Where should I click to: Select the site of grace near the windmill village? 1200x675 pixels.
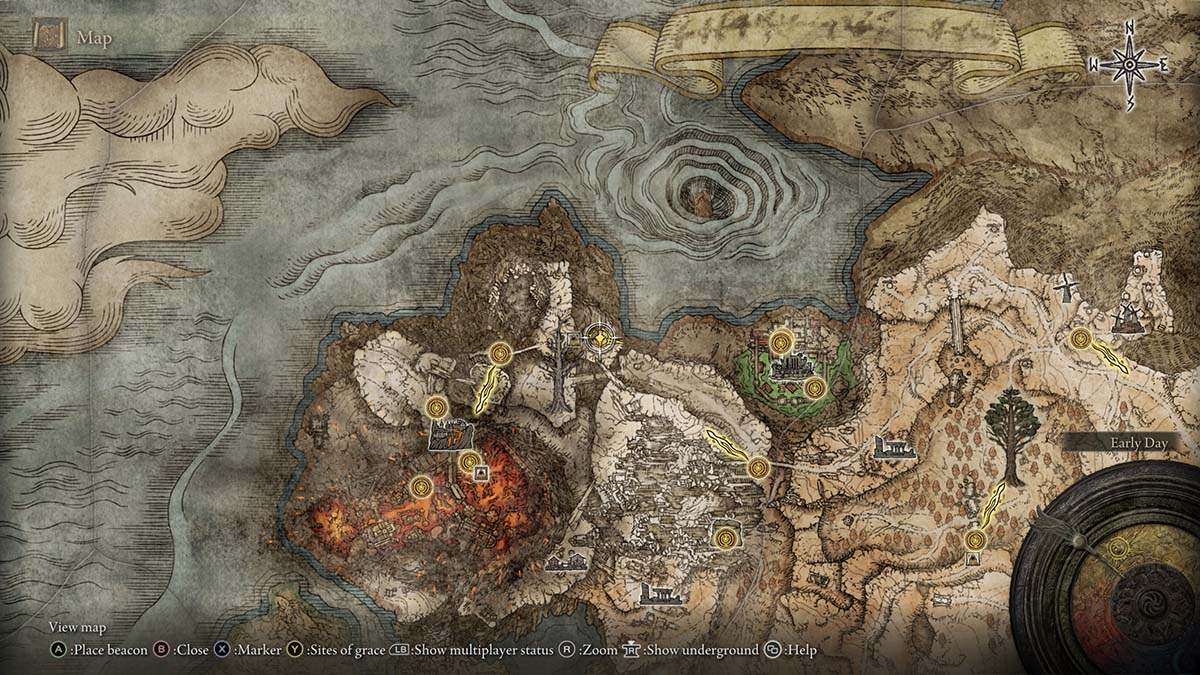pos(1080,339)
